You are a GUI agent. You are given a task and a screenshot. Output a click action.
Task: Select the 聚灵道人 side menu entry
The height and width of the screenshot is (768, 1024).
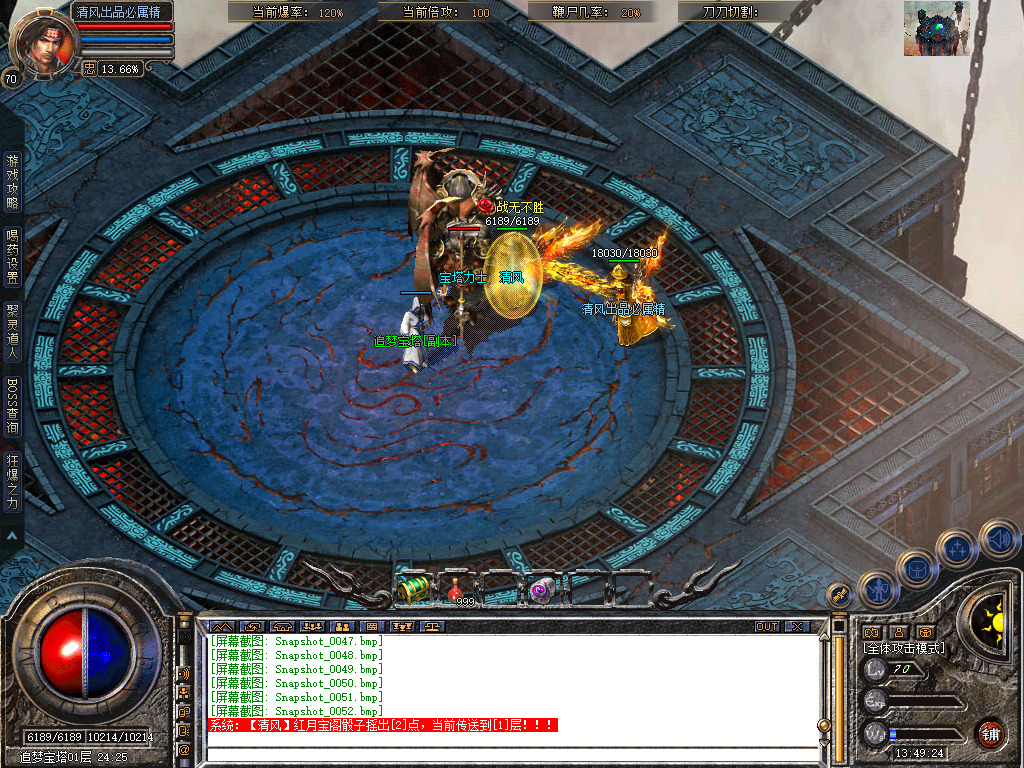pyautogui.click(x=12, y=331)
